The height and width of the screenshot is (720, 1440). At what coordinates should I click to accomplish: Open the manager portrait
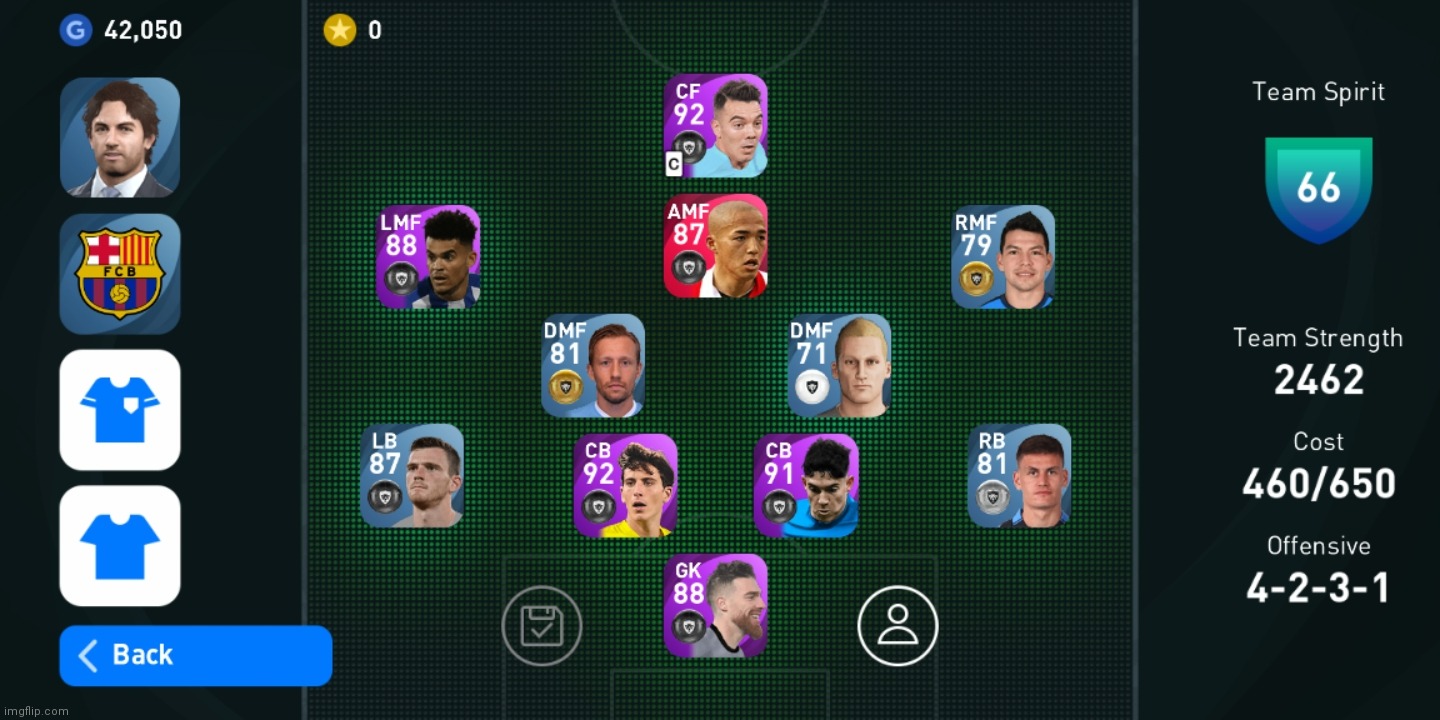tap(120, 137)
